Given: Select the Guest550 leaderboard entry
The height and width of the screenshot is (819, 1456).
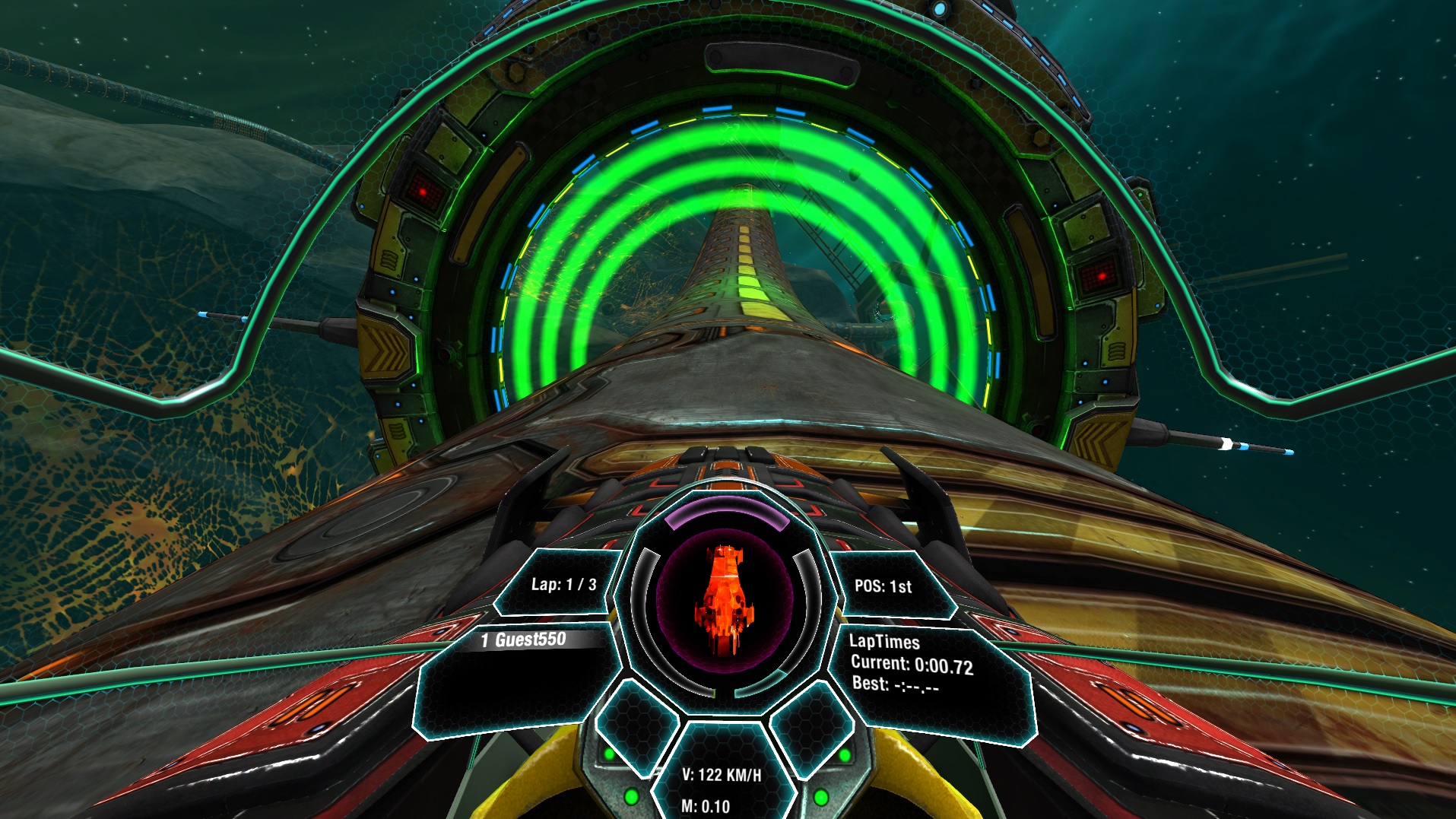Looking at the screenshot, I should point(523,639).
